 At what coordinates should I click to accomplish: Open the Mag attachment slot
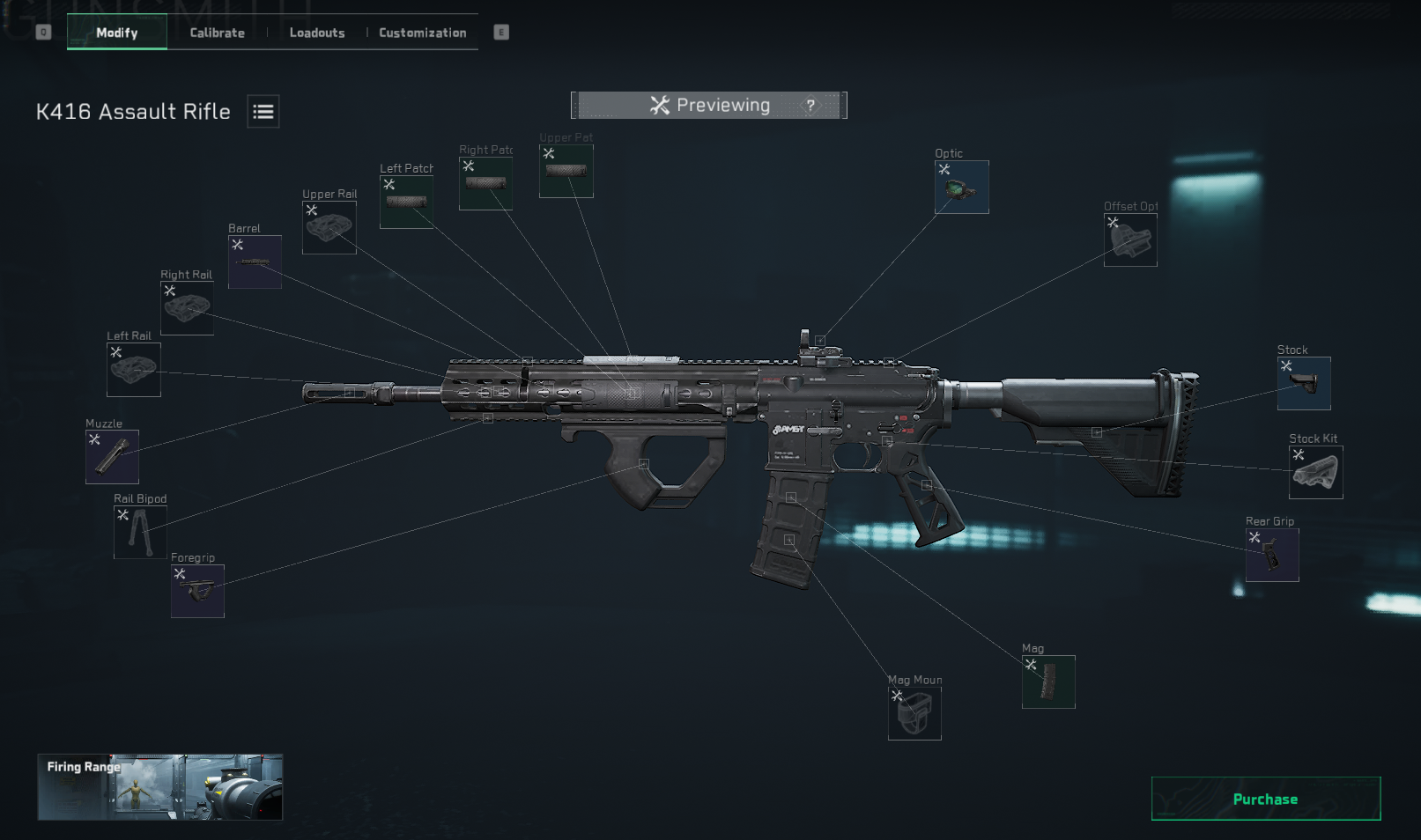coord(1048,682)
